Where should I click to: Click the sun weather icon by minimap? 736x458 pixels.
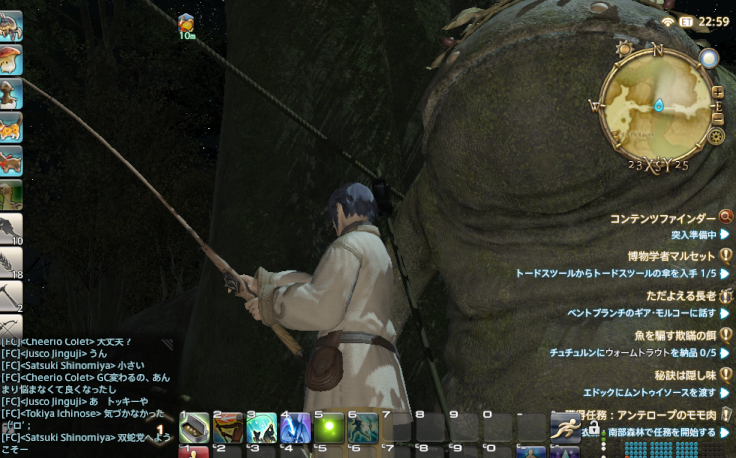coord(625,49)
